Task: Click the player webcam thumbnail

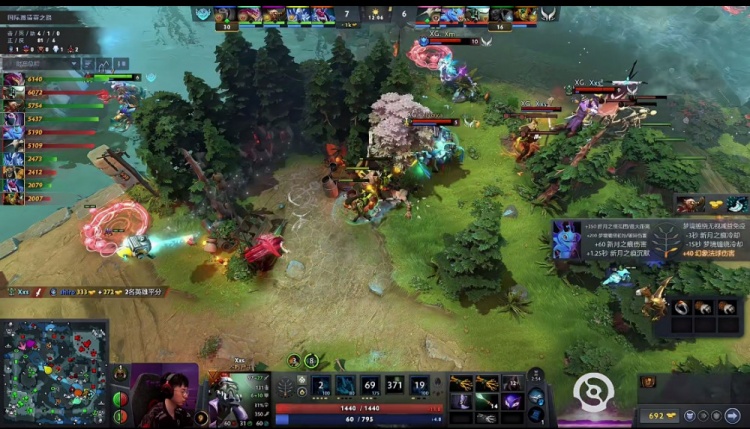Action: [164, 395]
